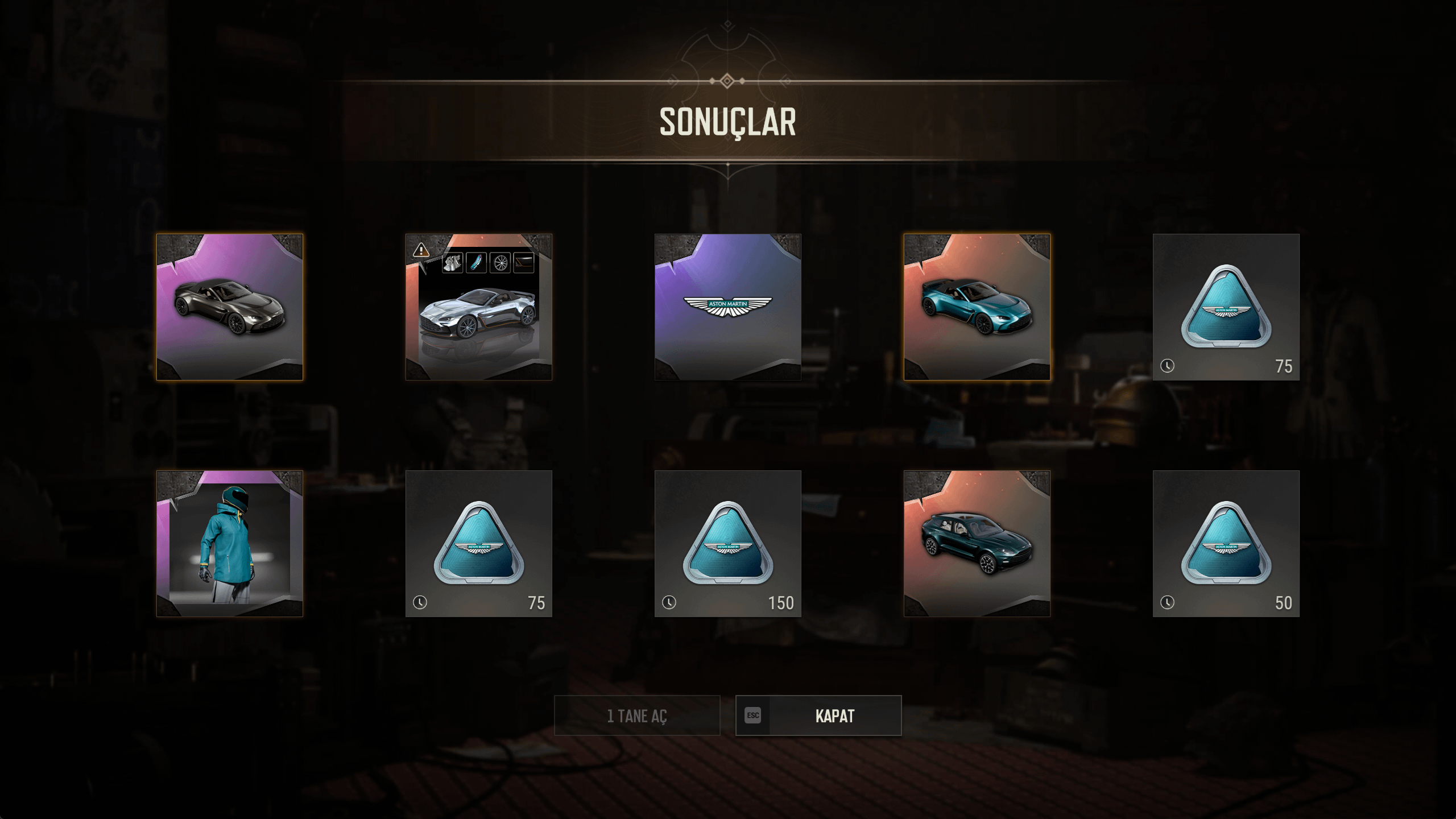Select the teal Aston Martin roadster reward
The image size is (1456, 819).
pyautogui.click(x=977, y=307)
